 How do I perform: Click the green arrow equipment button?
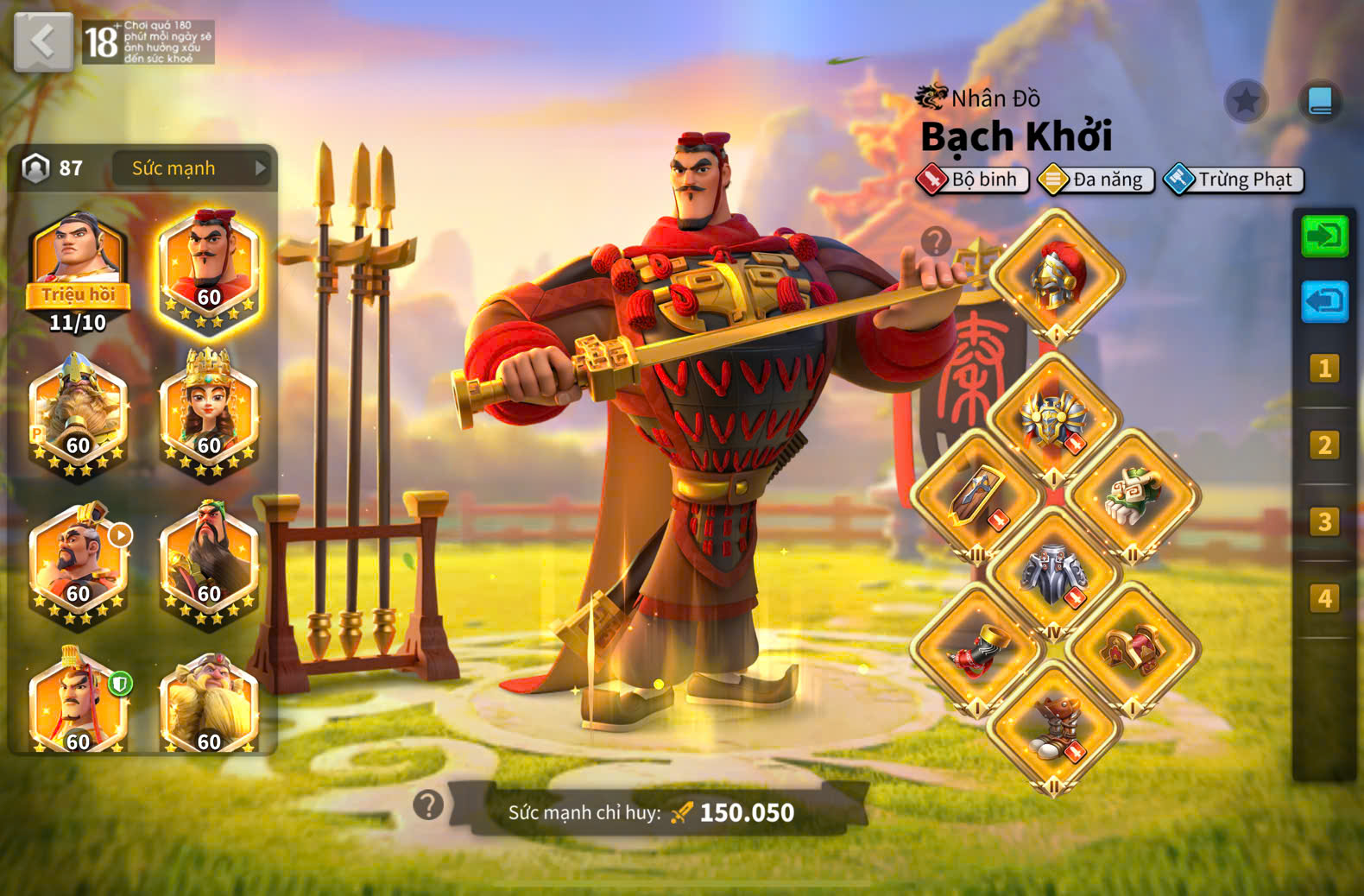point(1324,236)
